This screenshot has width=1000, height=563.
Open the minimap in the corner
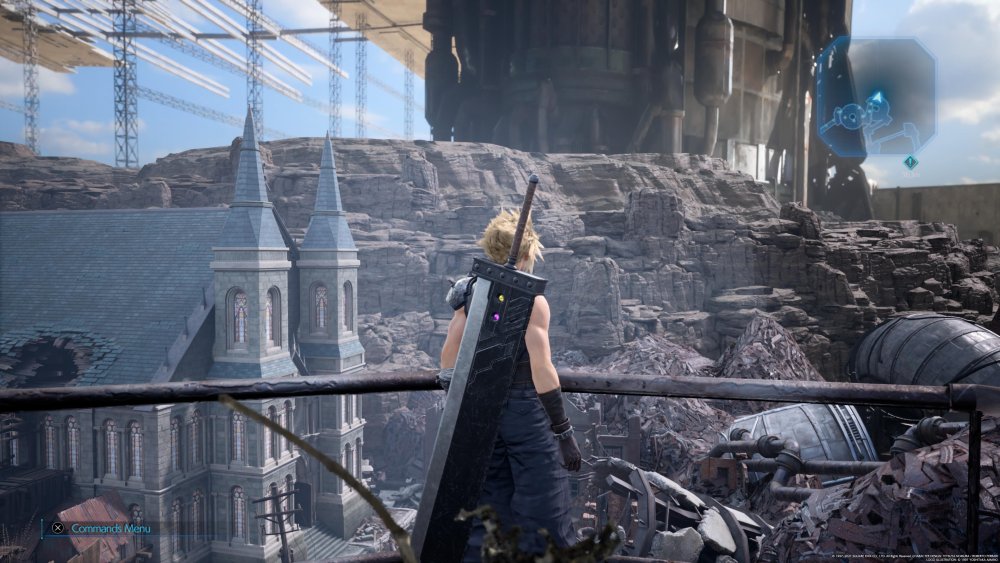[876, 96]
